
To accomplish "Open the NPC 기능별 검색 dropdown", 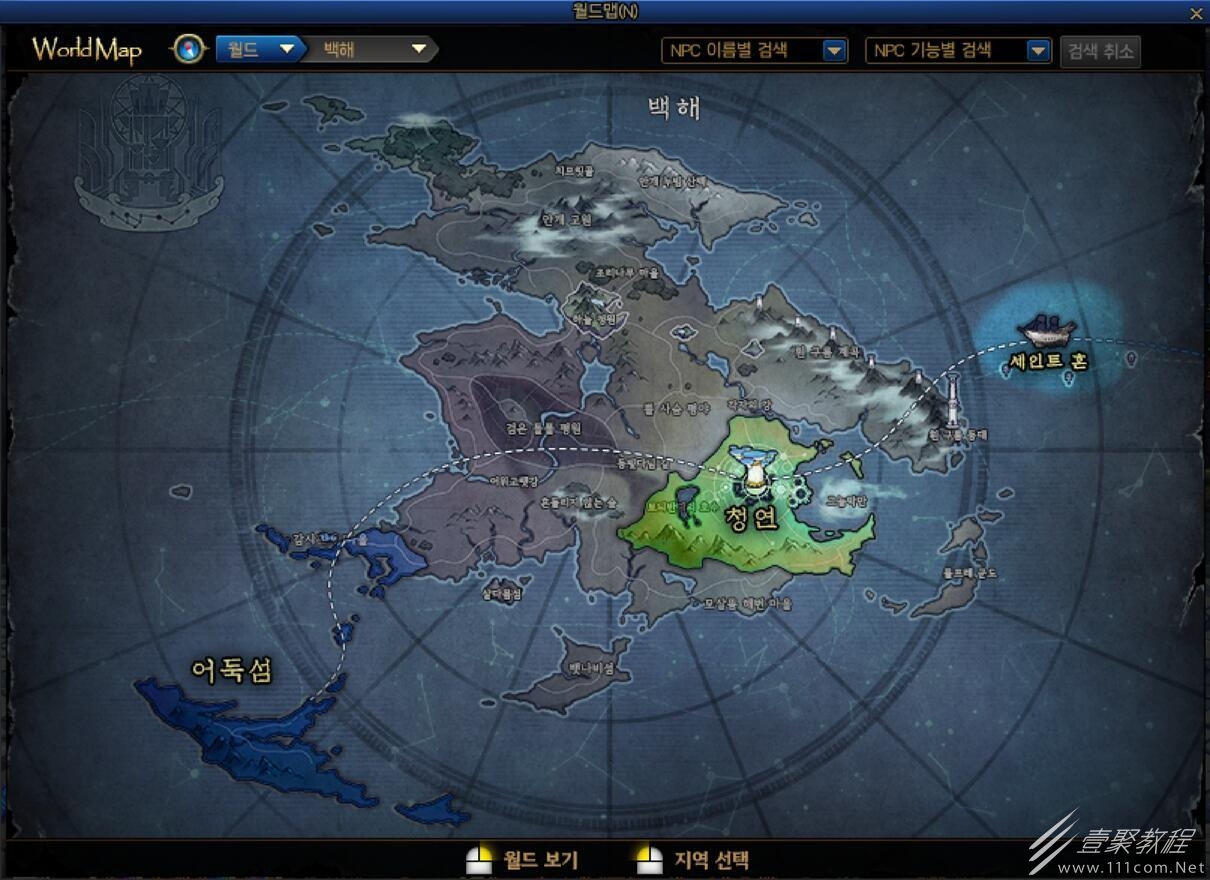I will tap(958, 51).
